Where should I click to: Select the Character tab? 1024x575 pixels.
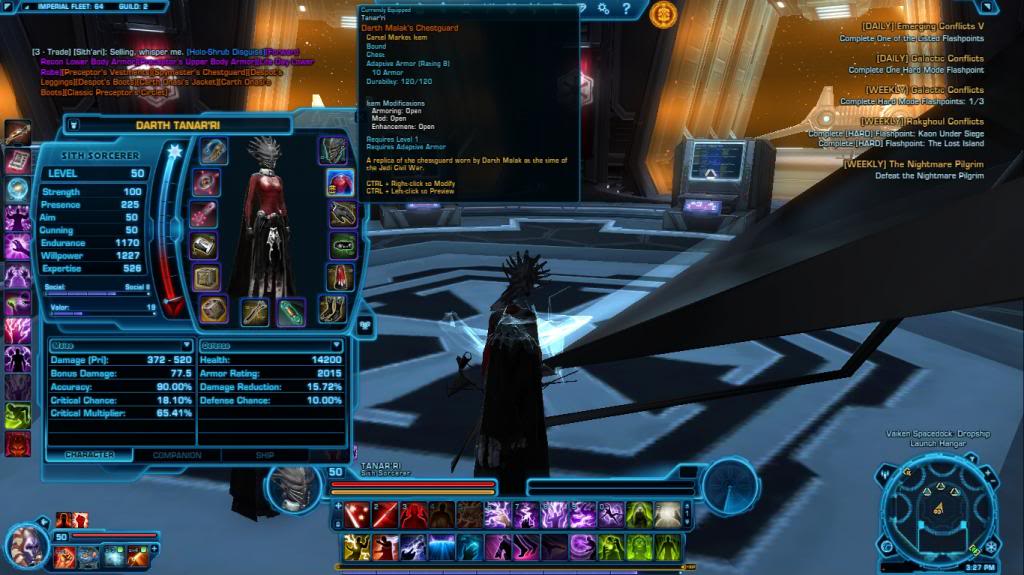[90, 455]
